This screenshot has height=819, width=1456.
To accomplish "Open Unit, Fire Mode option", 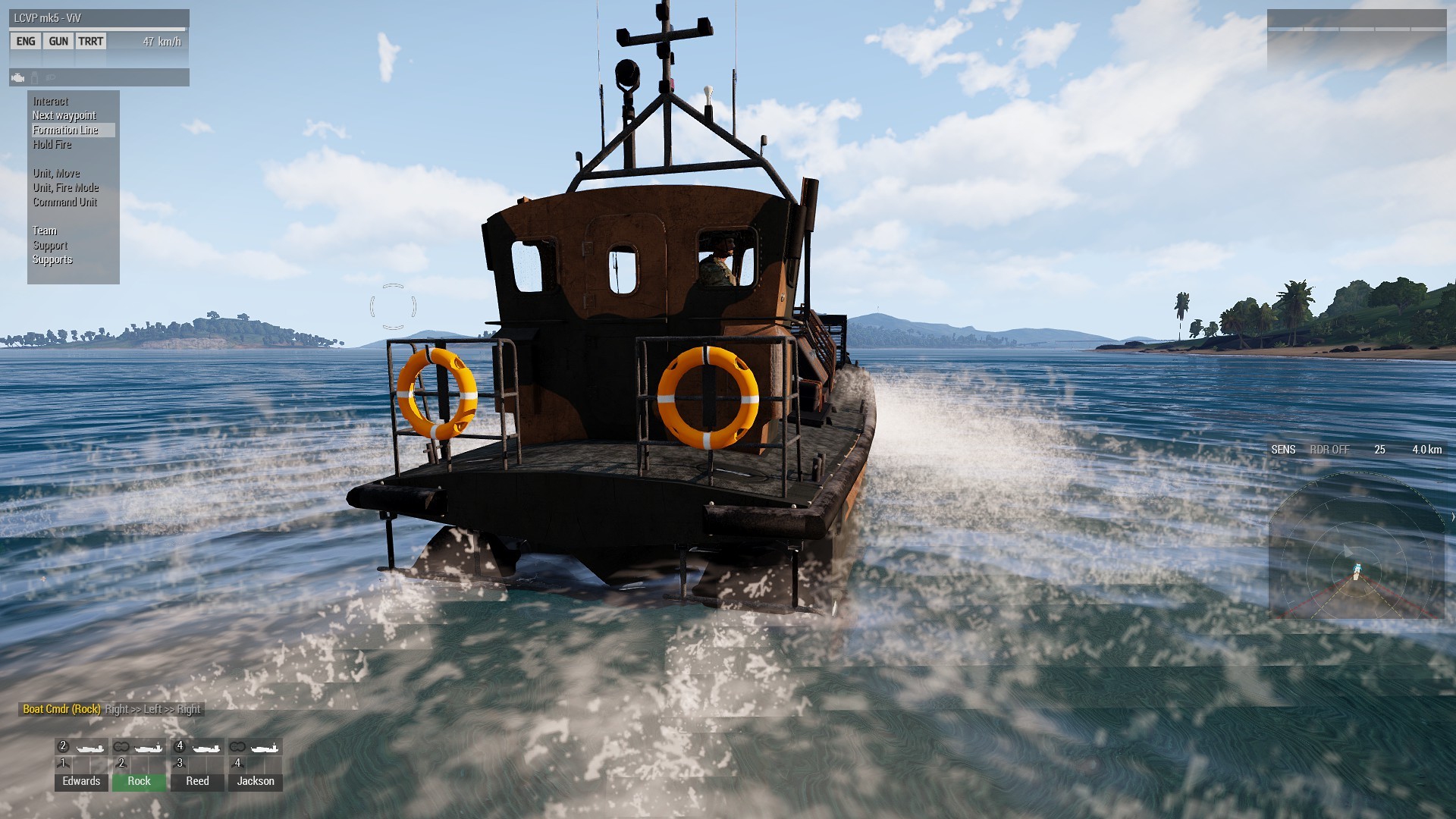I will (x=66, y=188).
